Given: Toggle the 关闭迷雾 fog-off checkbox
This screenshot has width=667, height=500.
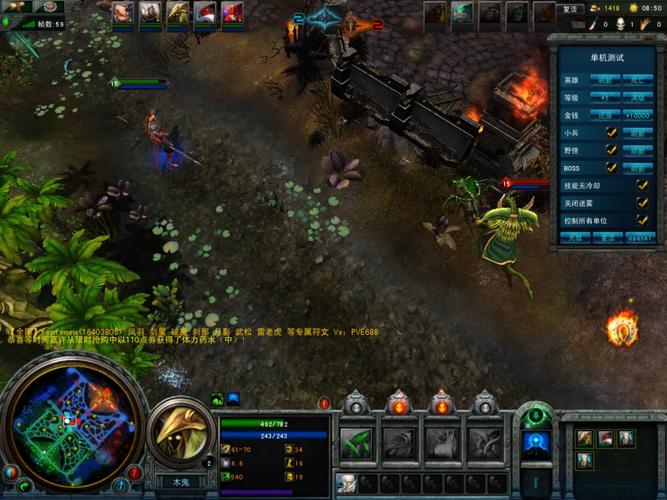Looking at the screenshot, I should (642, 202).
